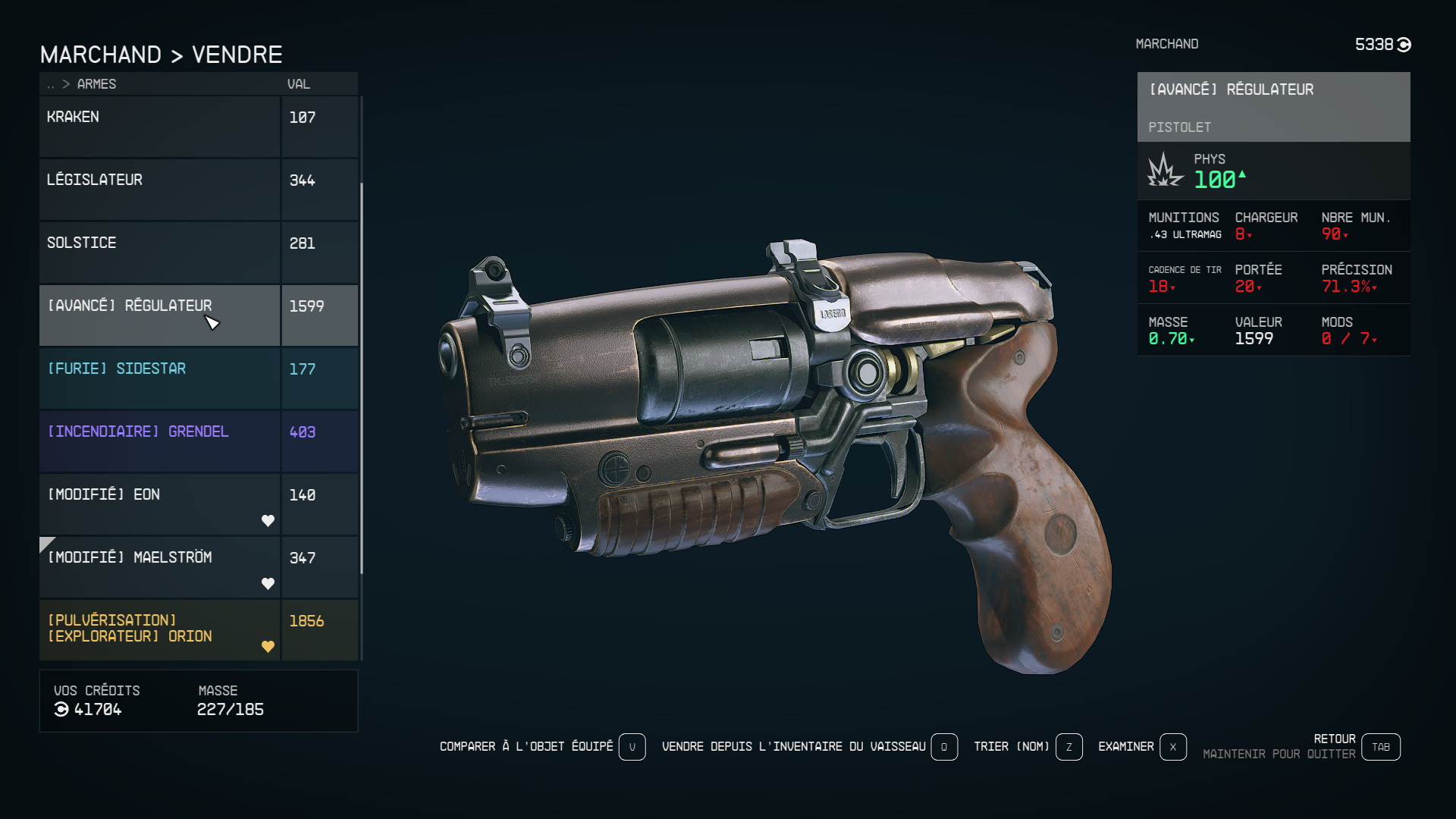This screenshot has width=1456, height=819.
Task: Select the Kraken weapon row
Action: (x=159, y=126)
